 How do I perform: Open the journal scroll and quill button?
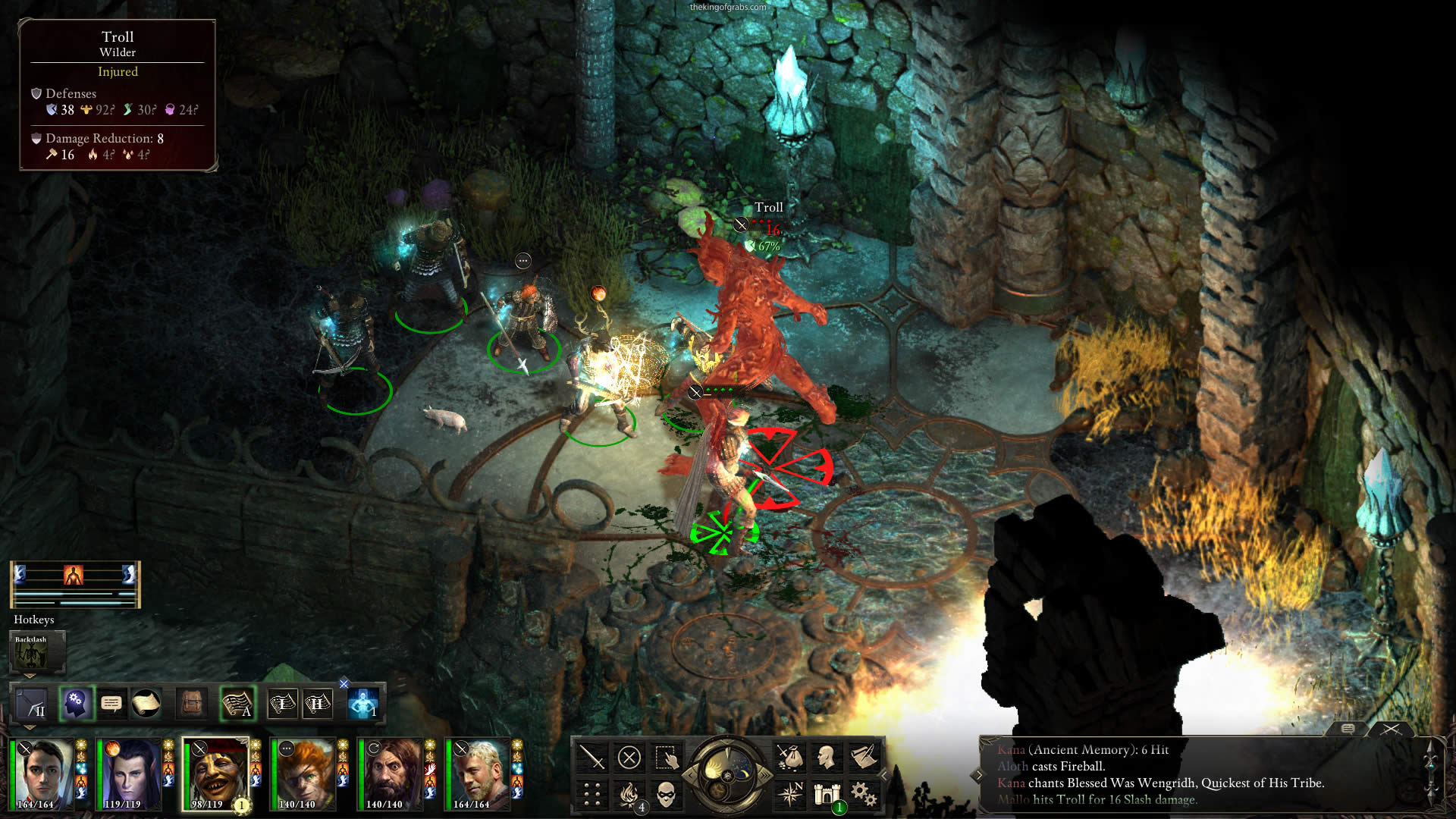point(863,757)
